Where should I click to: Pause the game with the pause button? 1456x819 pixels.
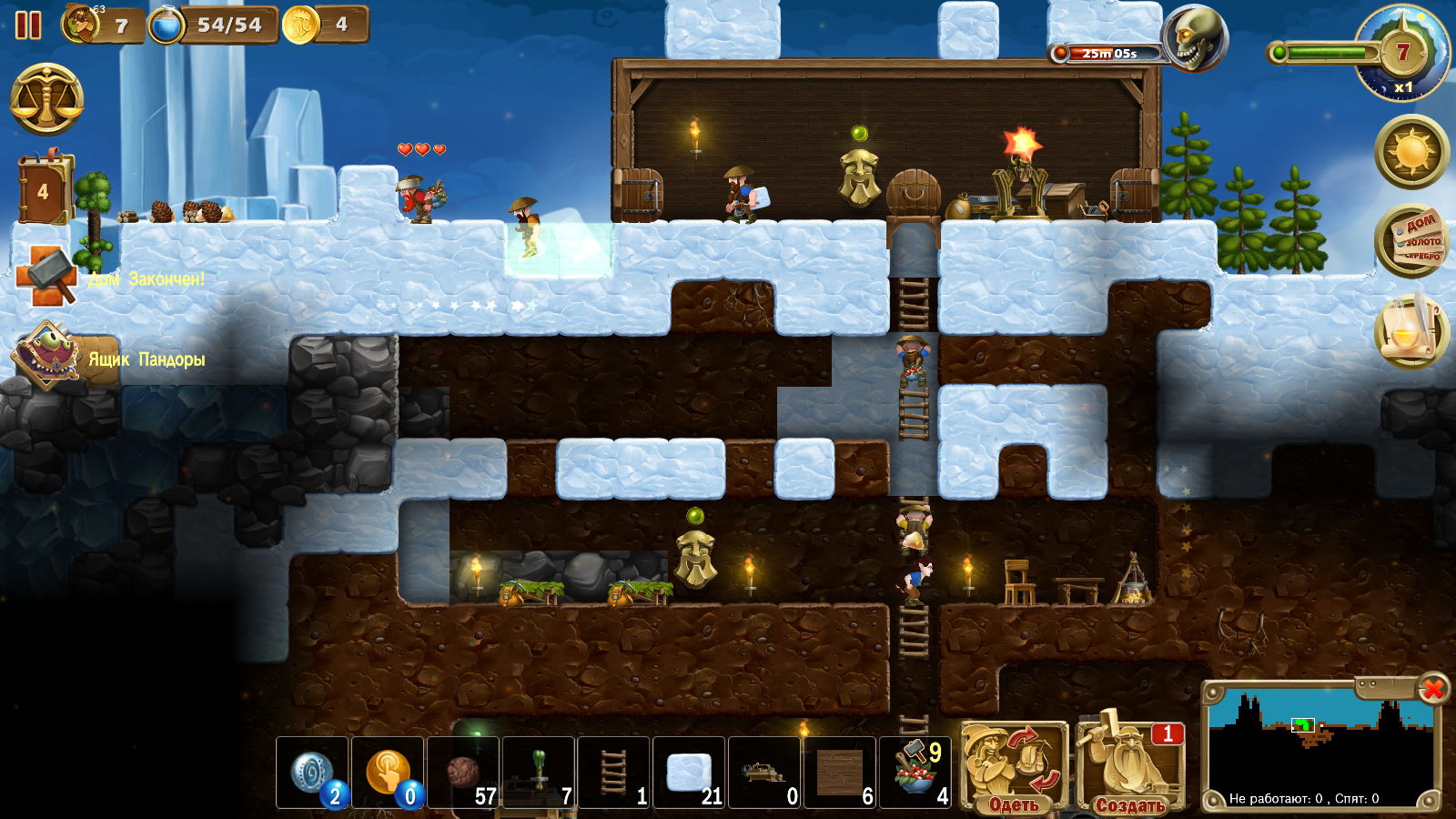pyautogui.click(x=28, y=25)
